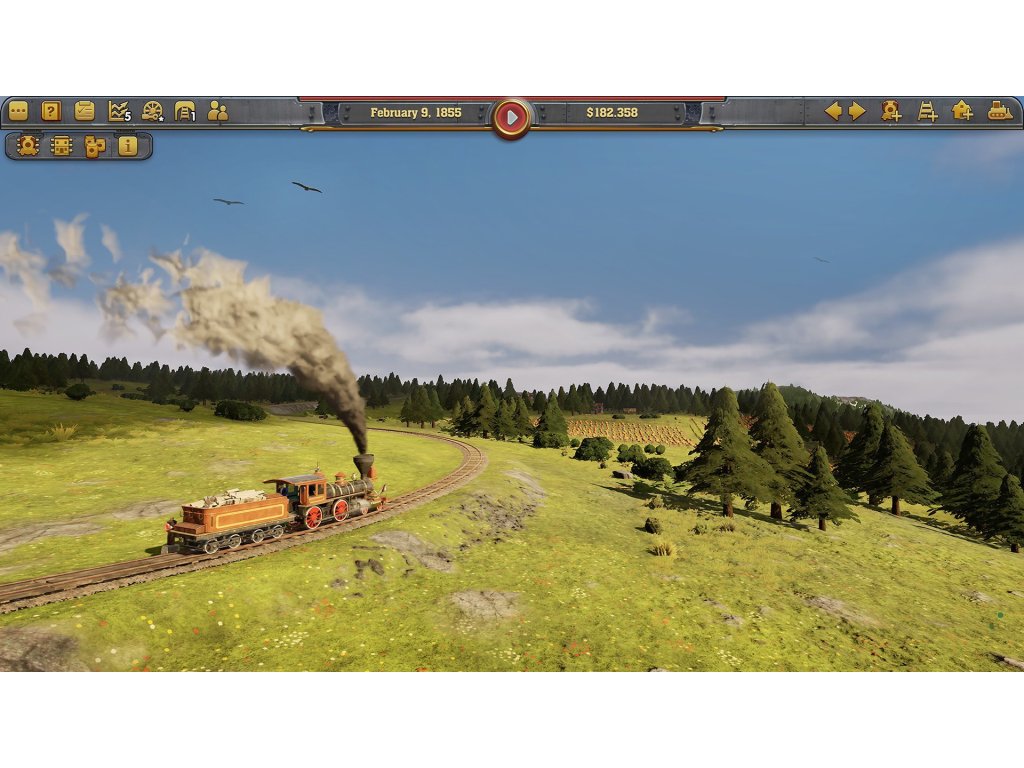
Task: Show the task checklist panel
Action: click(85, 111)
